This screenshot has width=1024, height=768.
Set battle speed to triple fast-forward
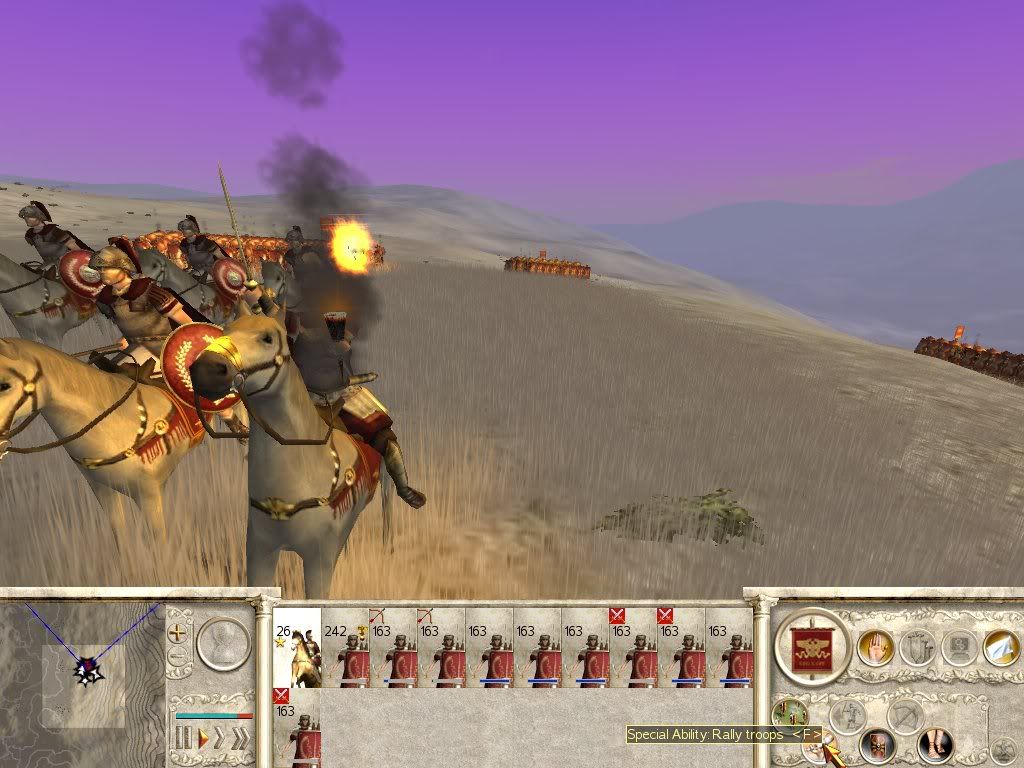click(x=240, y=738)
